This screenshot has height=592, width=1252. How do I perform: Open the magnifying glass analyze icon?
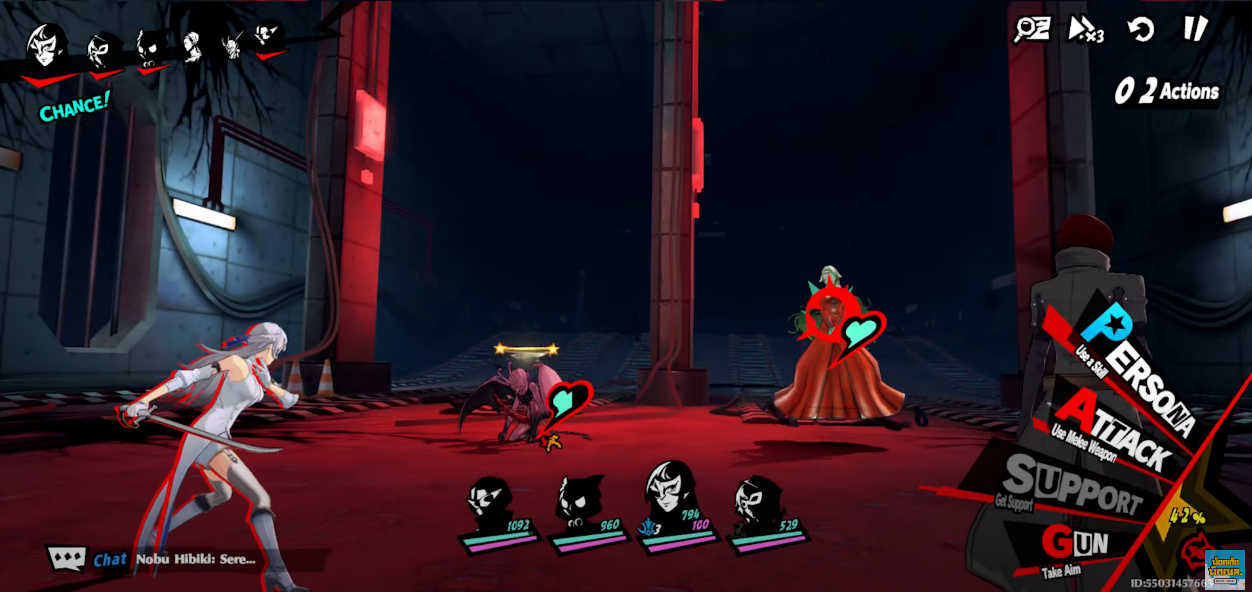(1031, 29)
